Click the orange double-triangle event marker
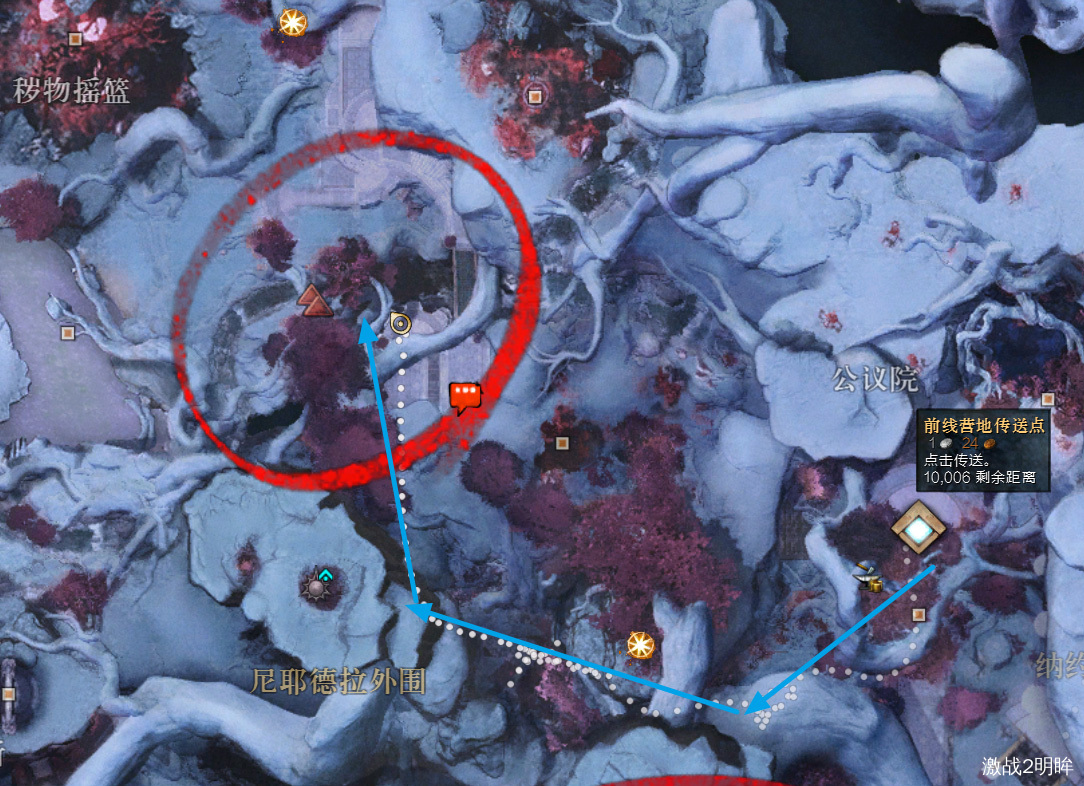Viewport: 1084px width, 786px height. tap(314, 299)
